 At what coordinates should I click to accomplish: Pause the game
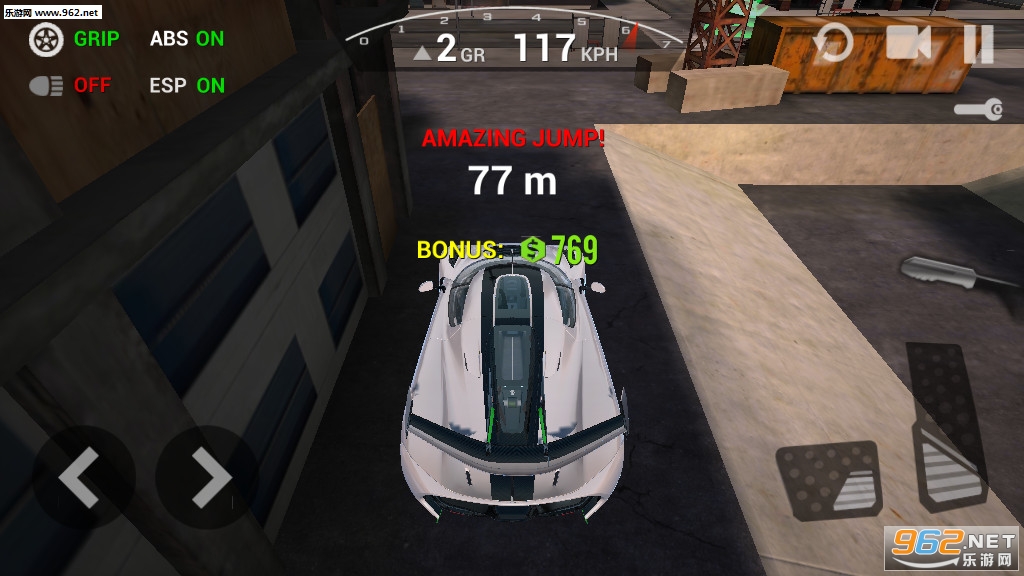978,44
